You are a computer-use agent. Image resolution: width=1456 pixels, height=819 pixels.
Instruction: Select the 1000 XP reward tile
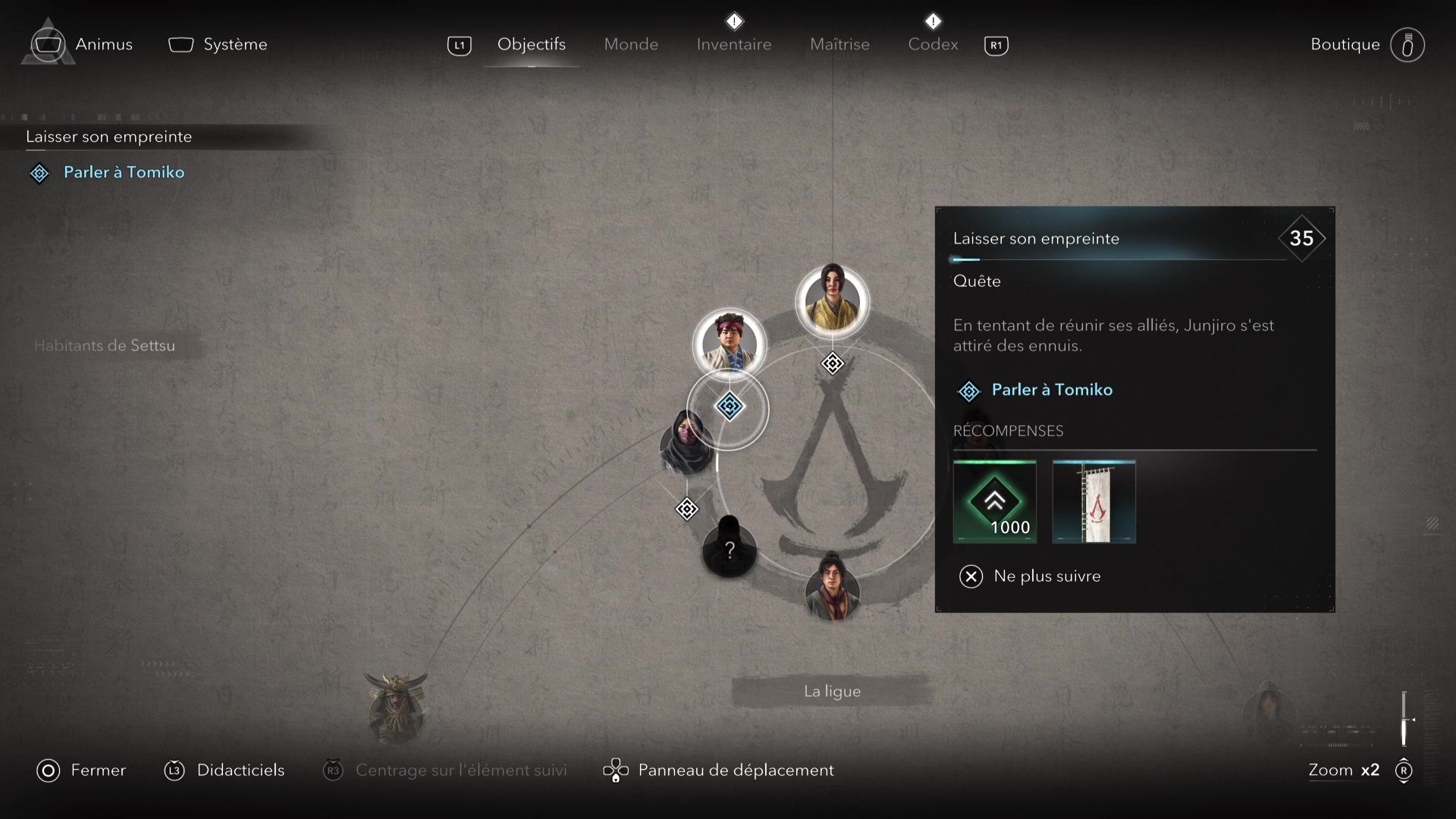pyautogui.click(x=994, y=501)
